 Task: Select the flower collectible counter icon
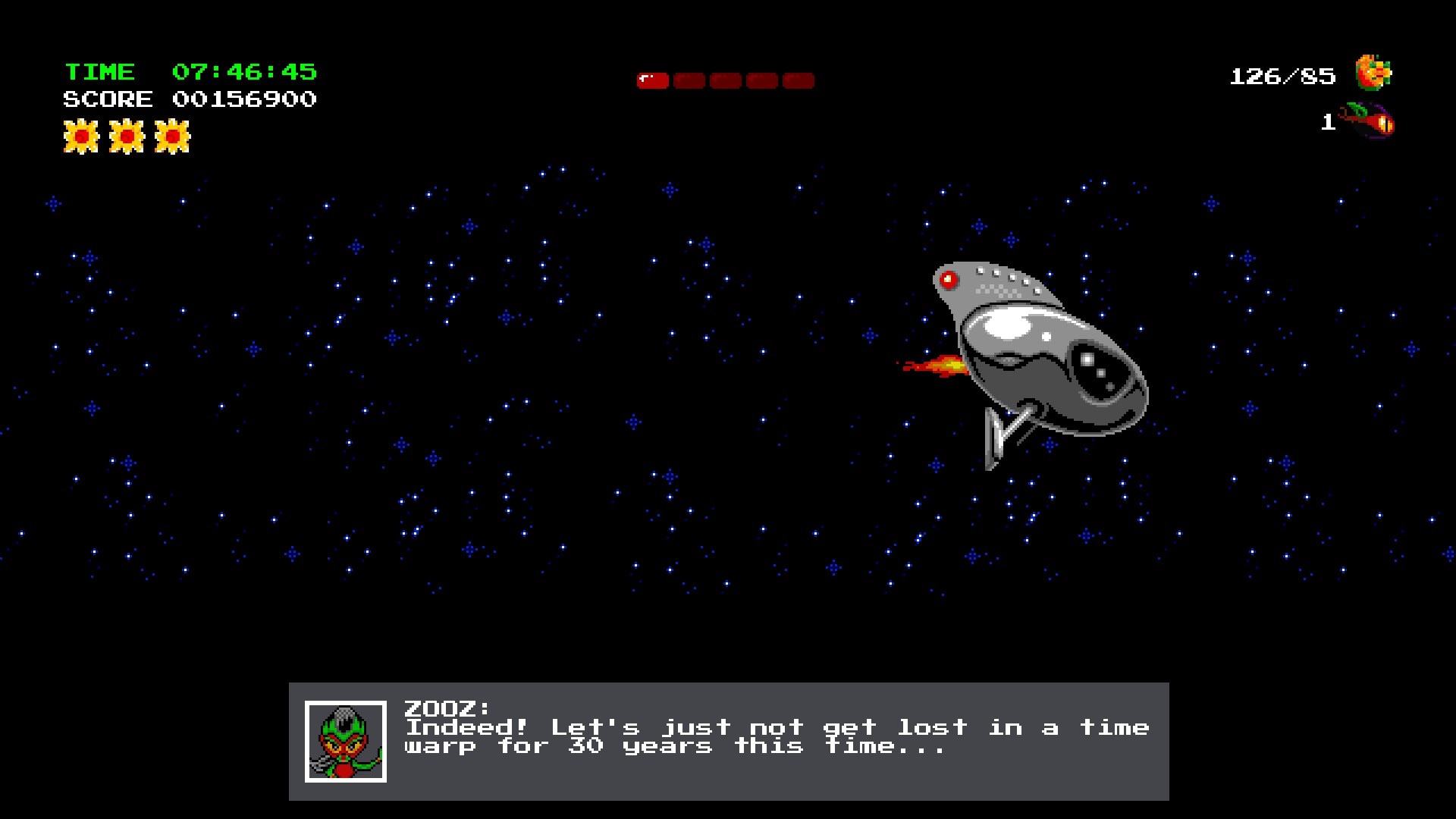(1373, 74)
